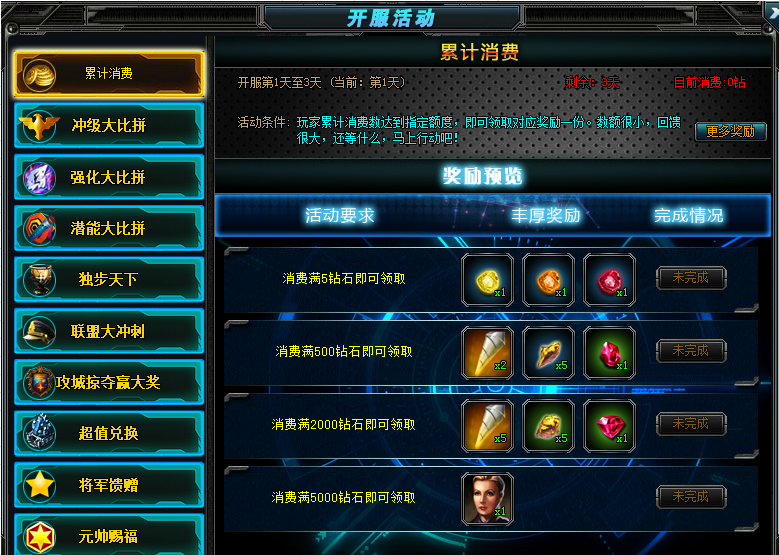
Task: Inspect the x5 golden horn reward
Action: [487, 425]
